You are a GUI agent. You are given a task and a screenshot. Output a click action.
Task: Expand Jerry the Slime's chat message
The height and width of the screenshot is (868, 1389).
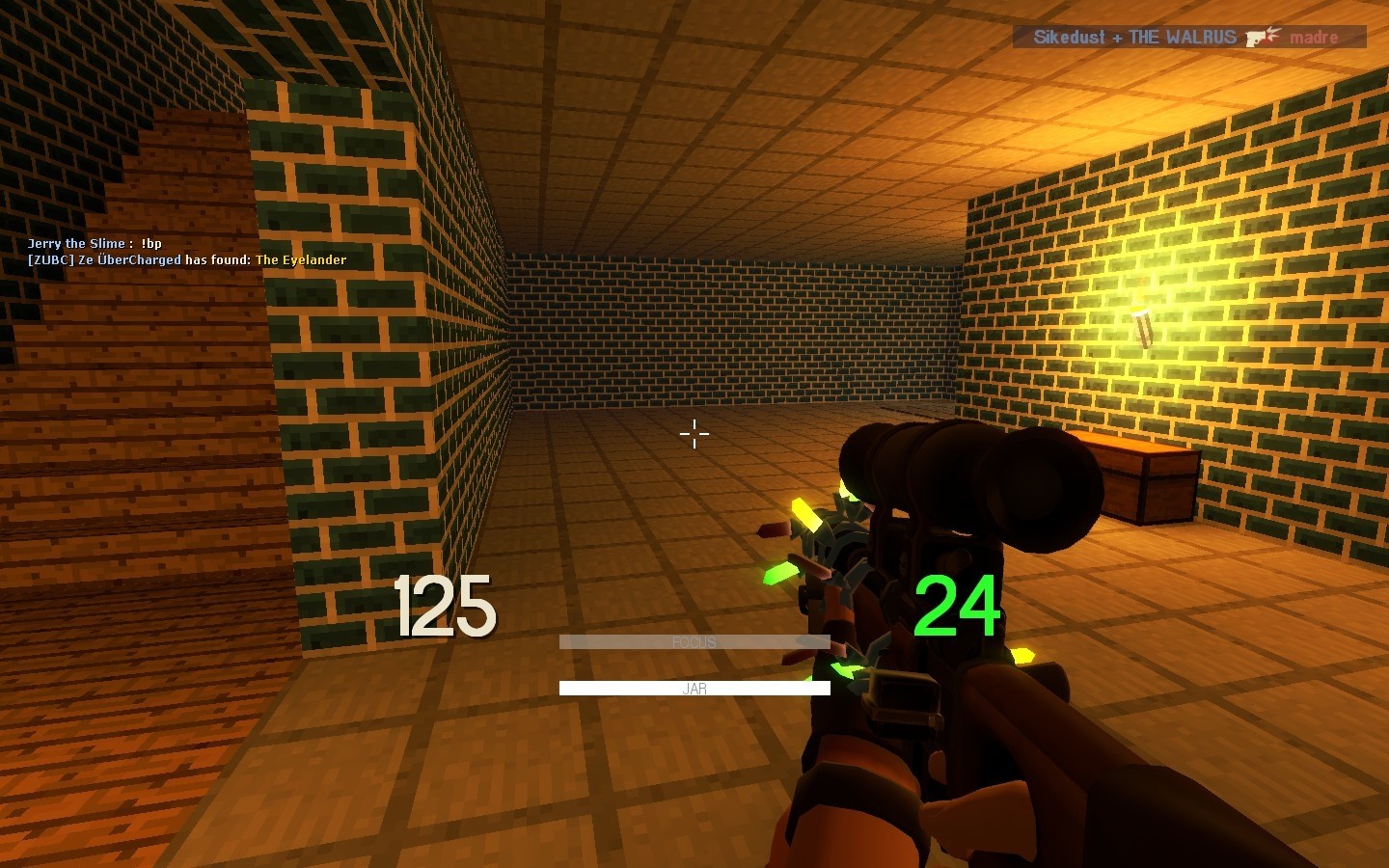pyautogui.click(x=95, y=243)
